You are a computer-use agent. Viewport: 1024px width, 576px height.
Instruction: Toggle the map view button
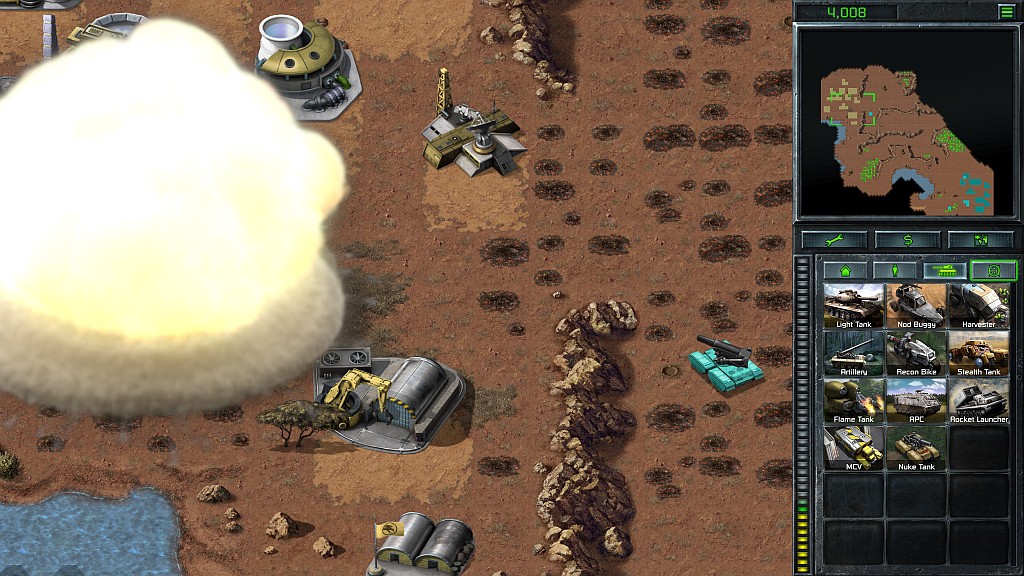click(979, 240)
